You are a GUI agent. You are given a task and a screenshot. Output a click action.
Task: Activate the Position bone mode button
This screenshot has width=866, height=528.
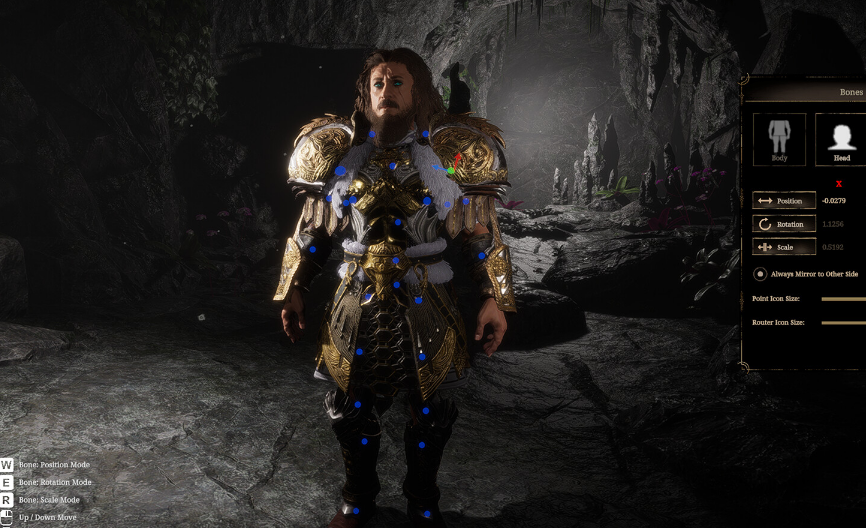point(784,201)
